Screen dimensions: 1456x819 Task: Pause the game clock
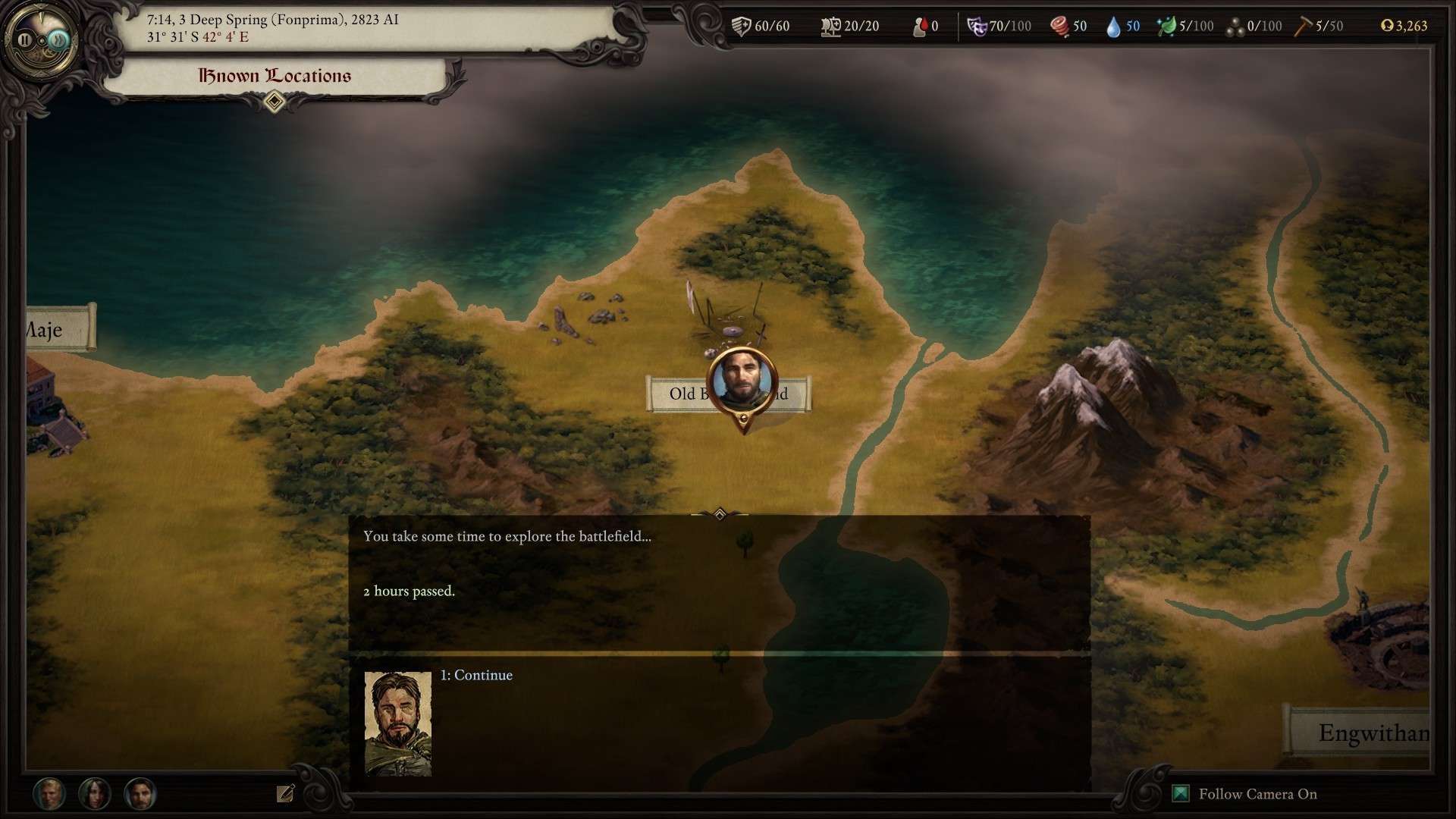25,39
